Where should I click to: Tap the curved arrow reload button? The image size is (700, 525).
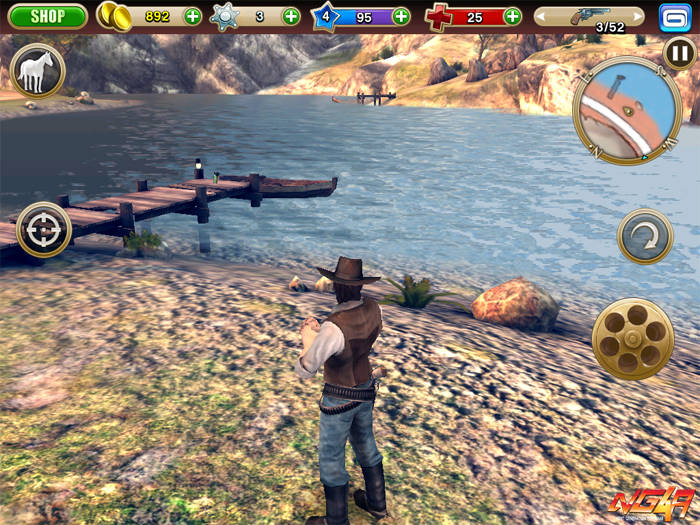coord(645,237)
